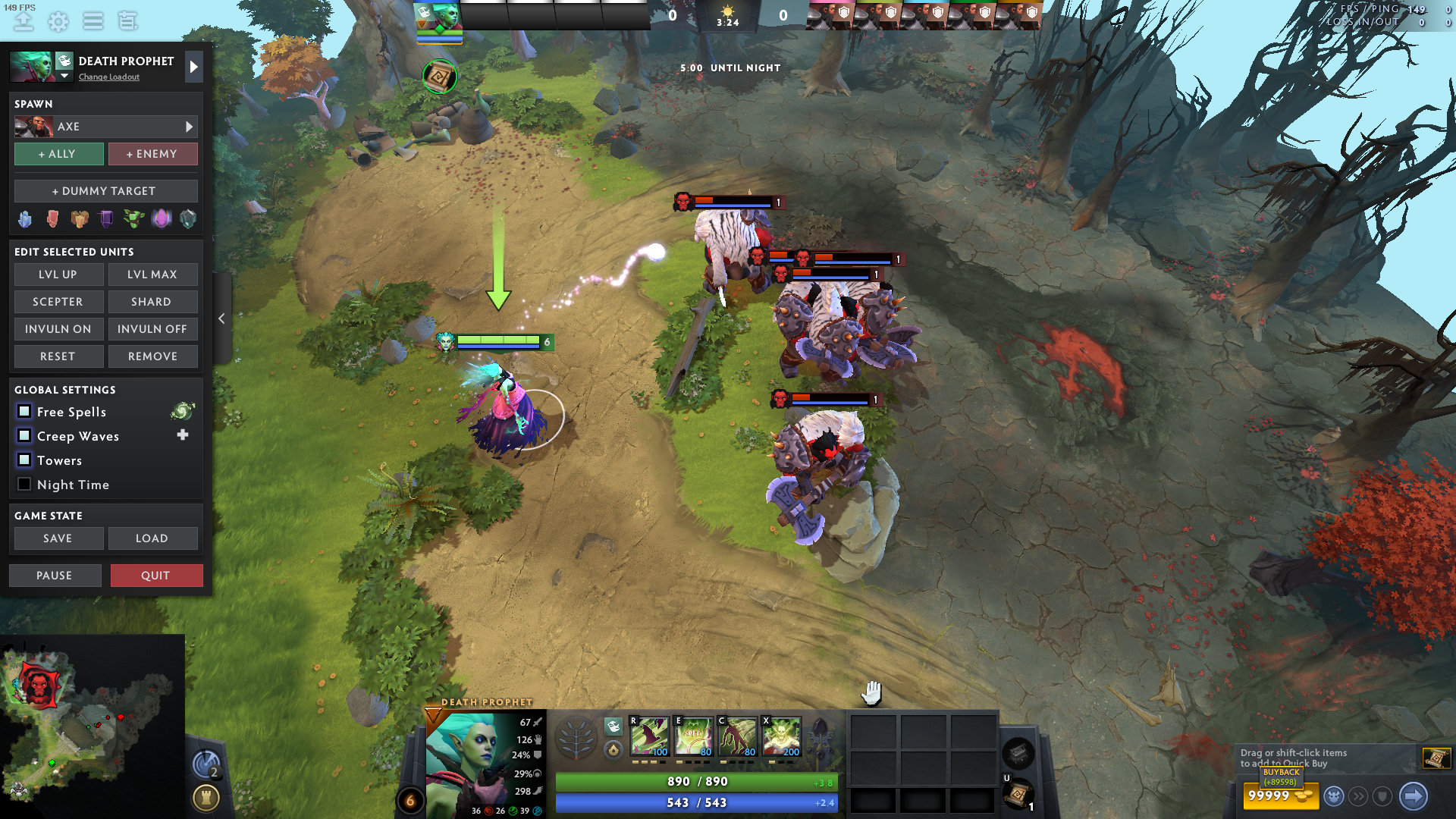The image size is (1456, 819).
Task: Quit the demo with the red button
Action: pos(156,576)
